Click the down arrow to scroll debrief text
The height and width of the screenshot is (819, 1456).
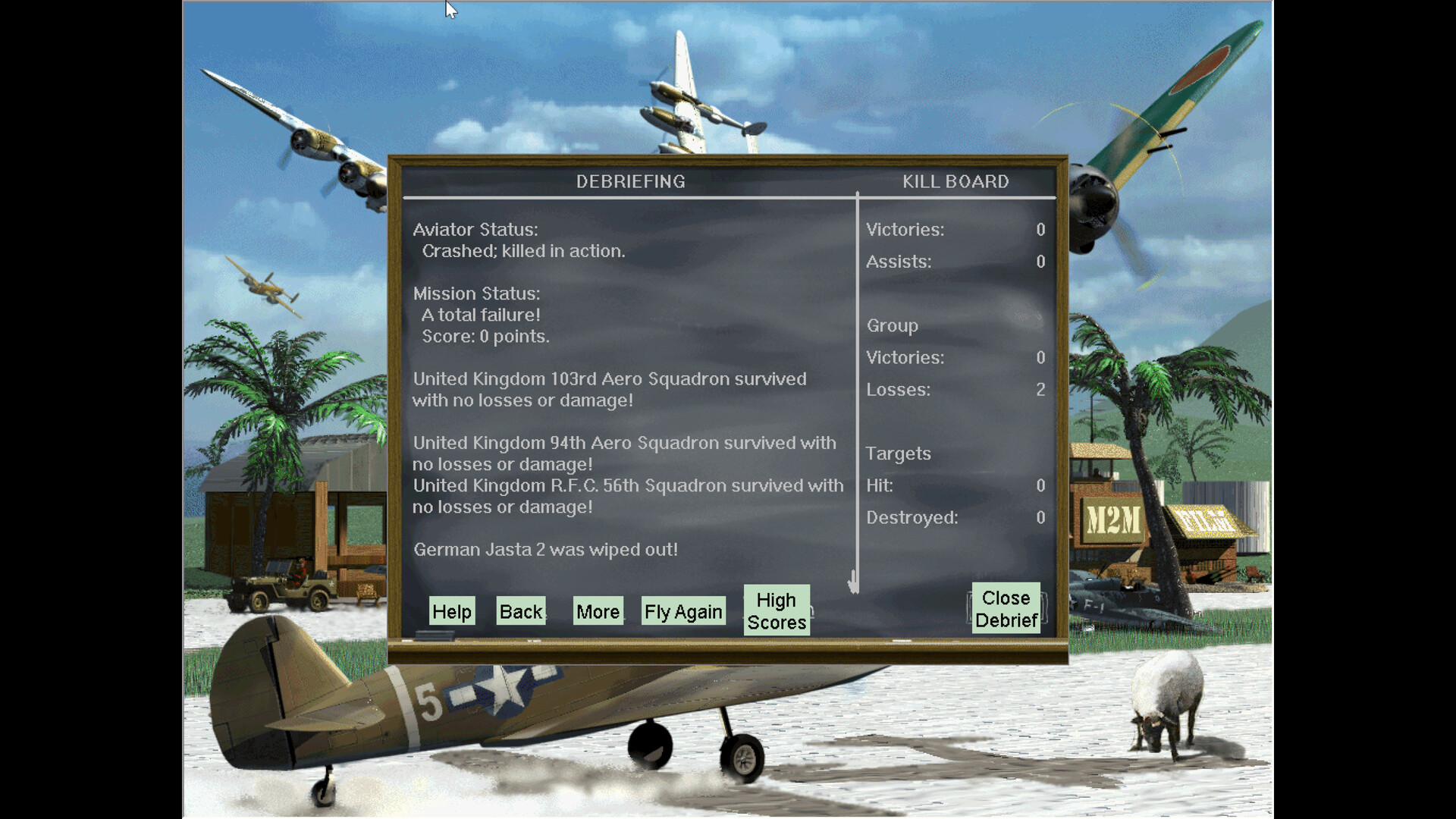(853, 580)
